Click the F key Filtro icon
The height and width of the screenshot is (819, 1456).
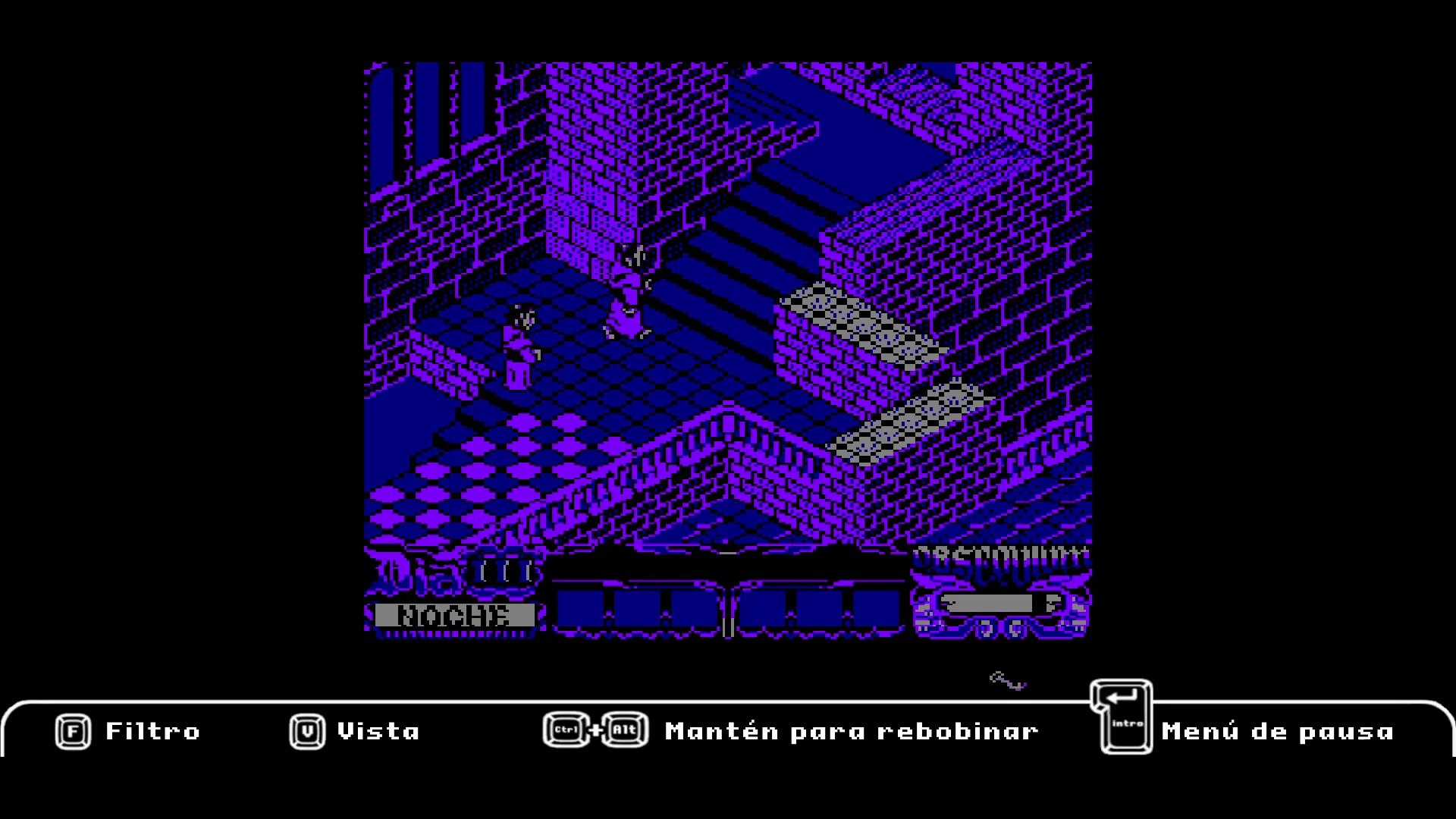[72, 730]
